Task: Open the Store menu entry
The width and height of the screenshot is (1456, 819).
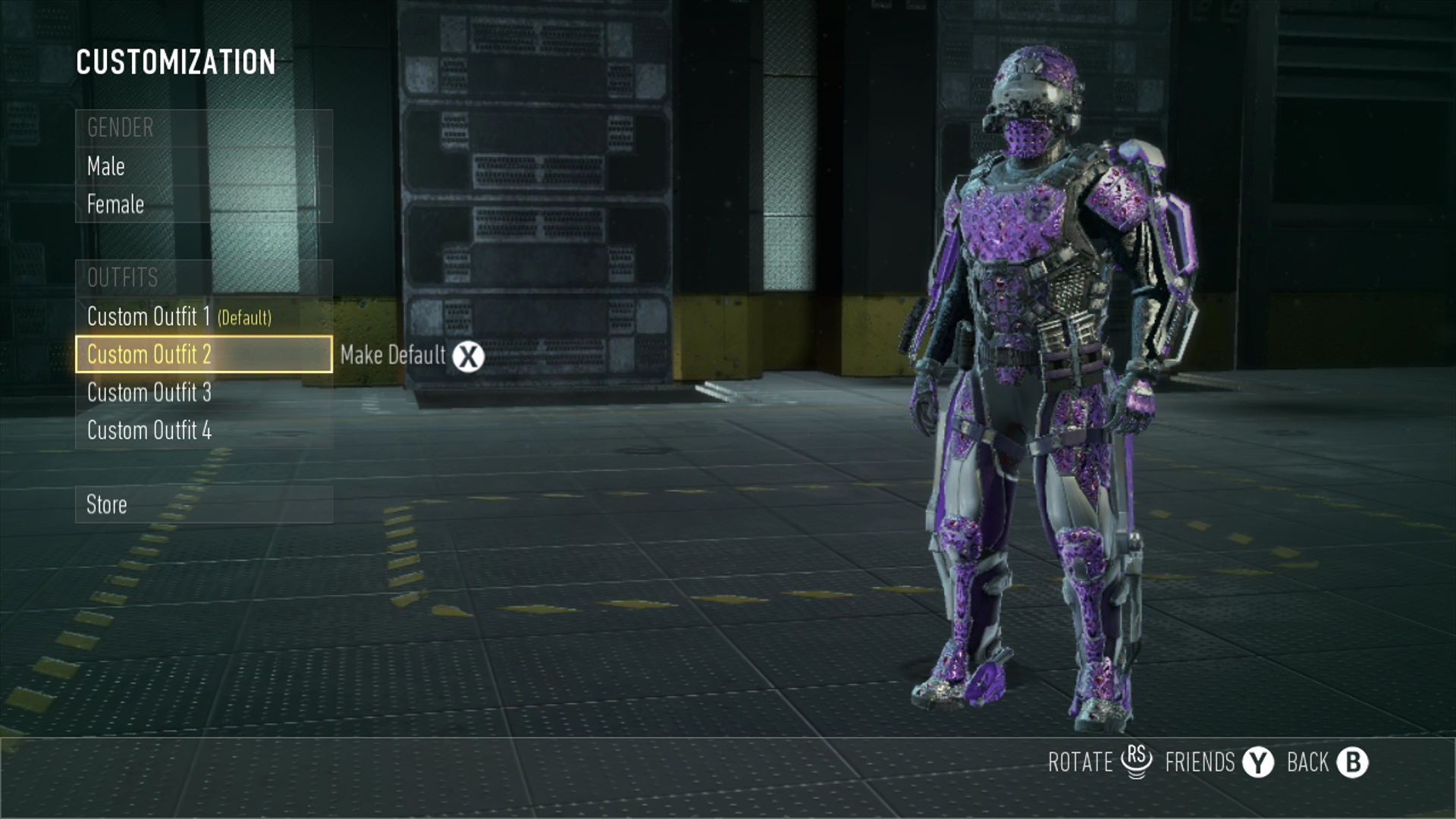Action: (x=107, y=504)
